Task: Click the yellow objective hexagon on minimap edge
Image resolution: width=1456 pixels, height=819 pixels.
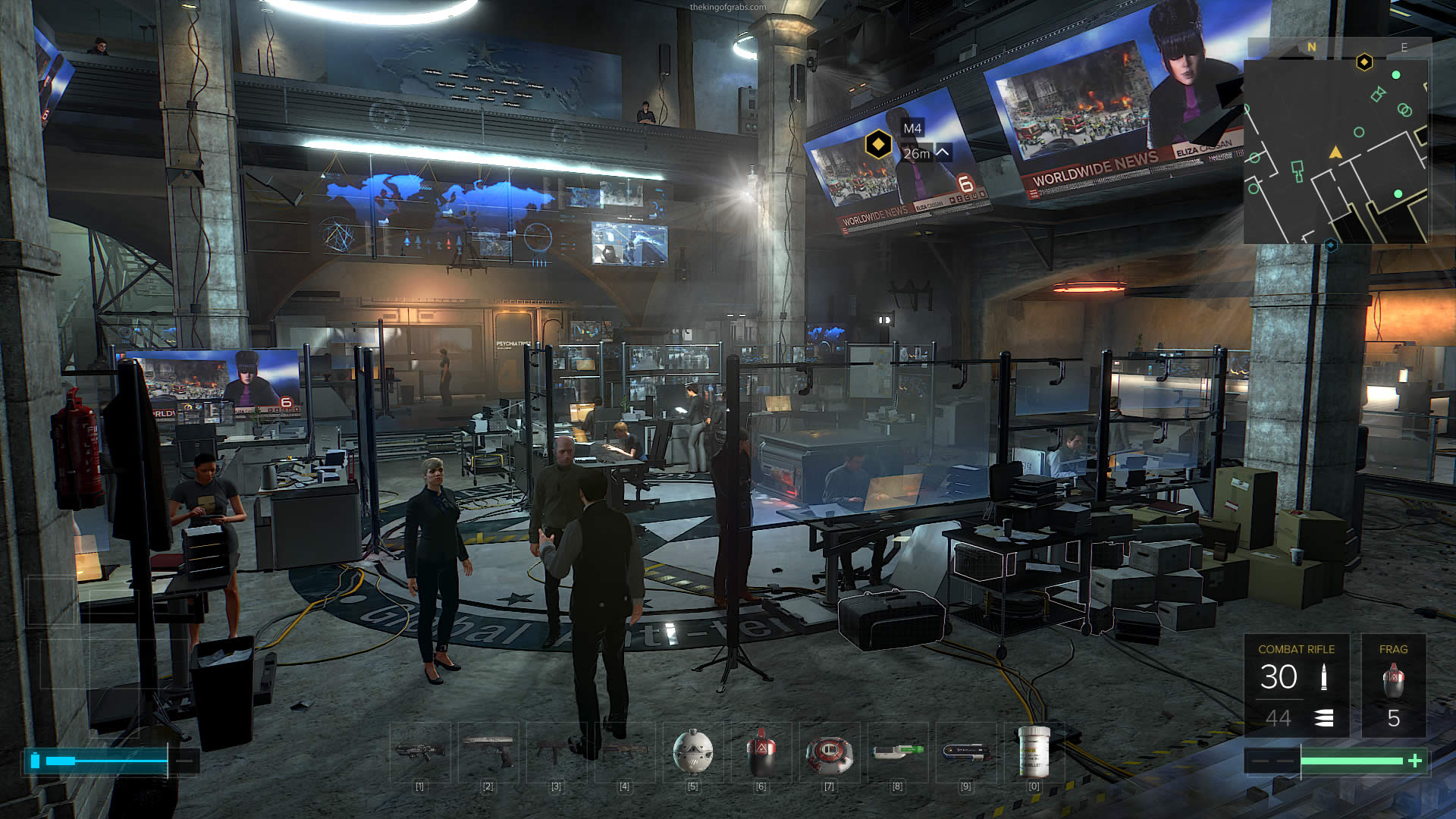Action: tap(1363, 61)
